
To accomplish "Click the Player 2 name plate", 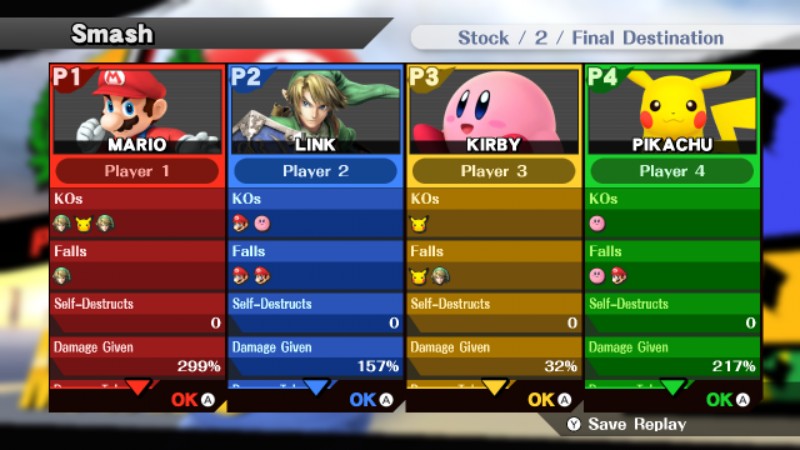I will coord(315,171).
